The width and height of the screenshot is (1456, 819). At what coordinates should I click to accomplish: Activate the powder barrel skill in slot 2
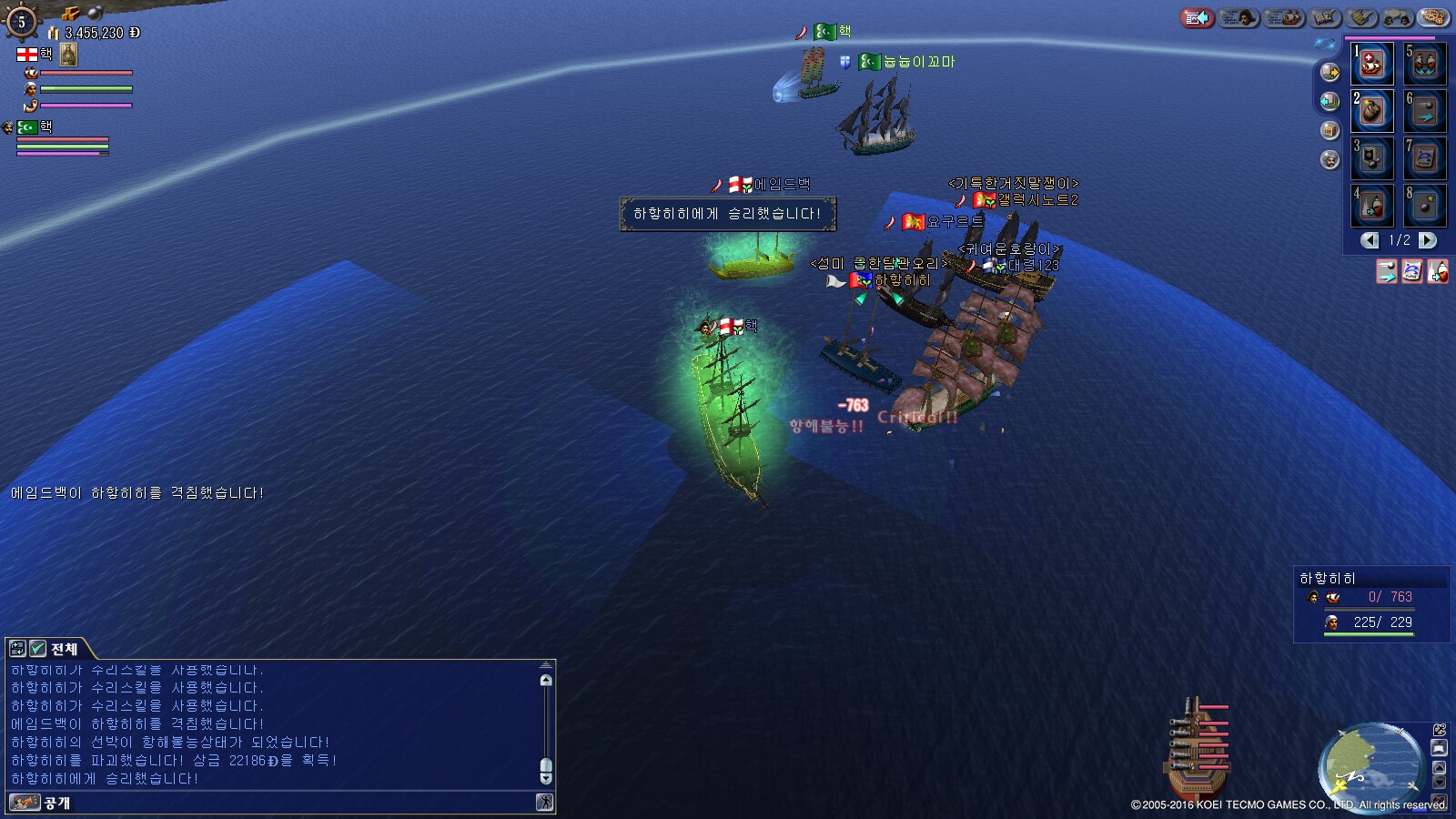click(x=1372, y=111)
